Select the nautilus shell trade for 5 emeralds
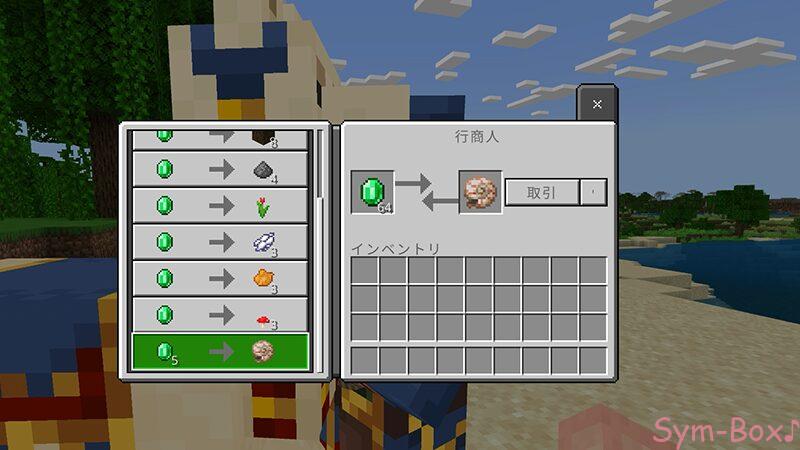 tap(221, 352)
